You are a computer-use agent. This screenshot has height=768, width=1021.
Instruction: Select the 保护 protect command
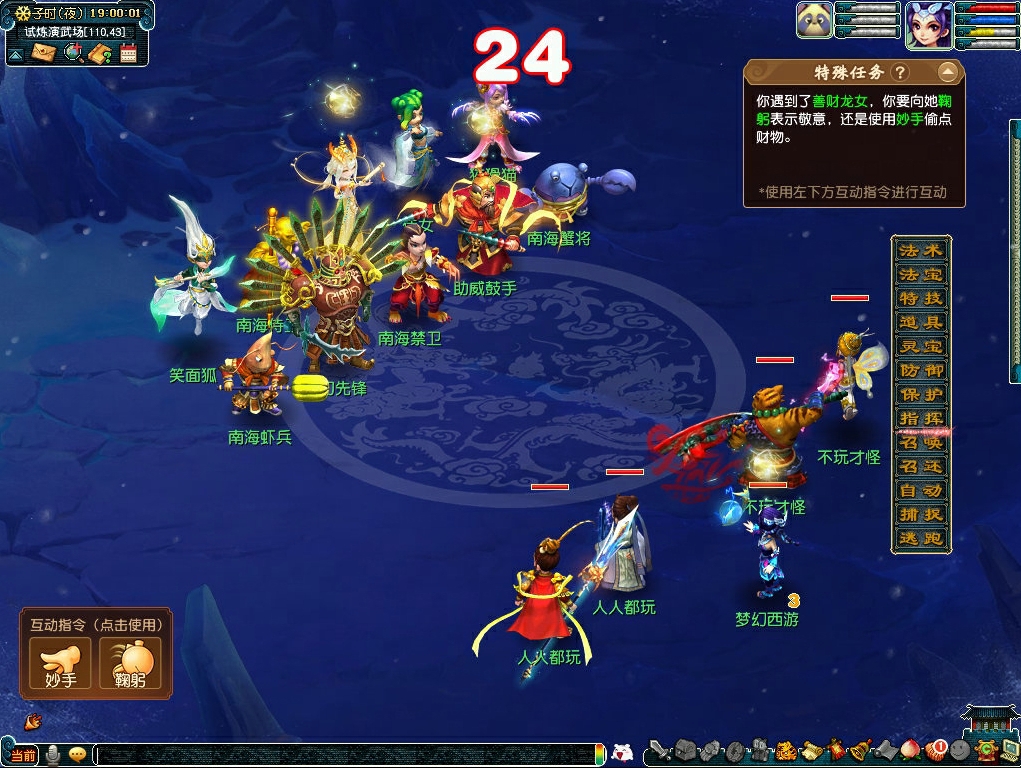coord(920,394)
